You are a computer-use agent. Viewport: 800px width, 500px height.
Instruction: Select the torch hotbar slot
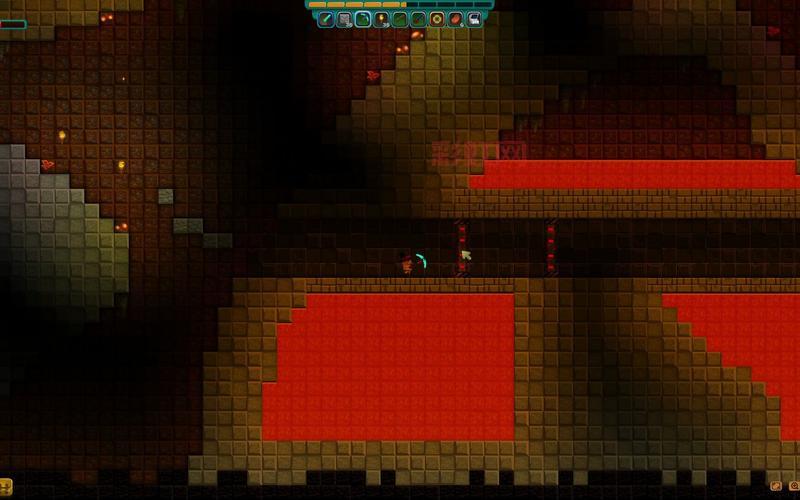pos(382,18)
